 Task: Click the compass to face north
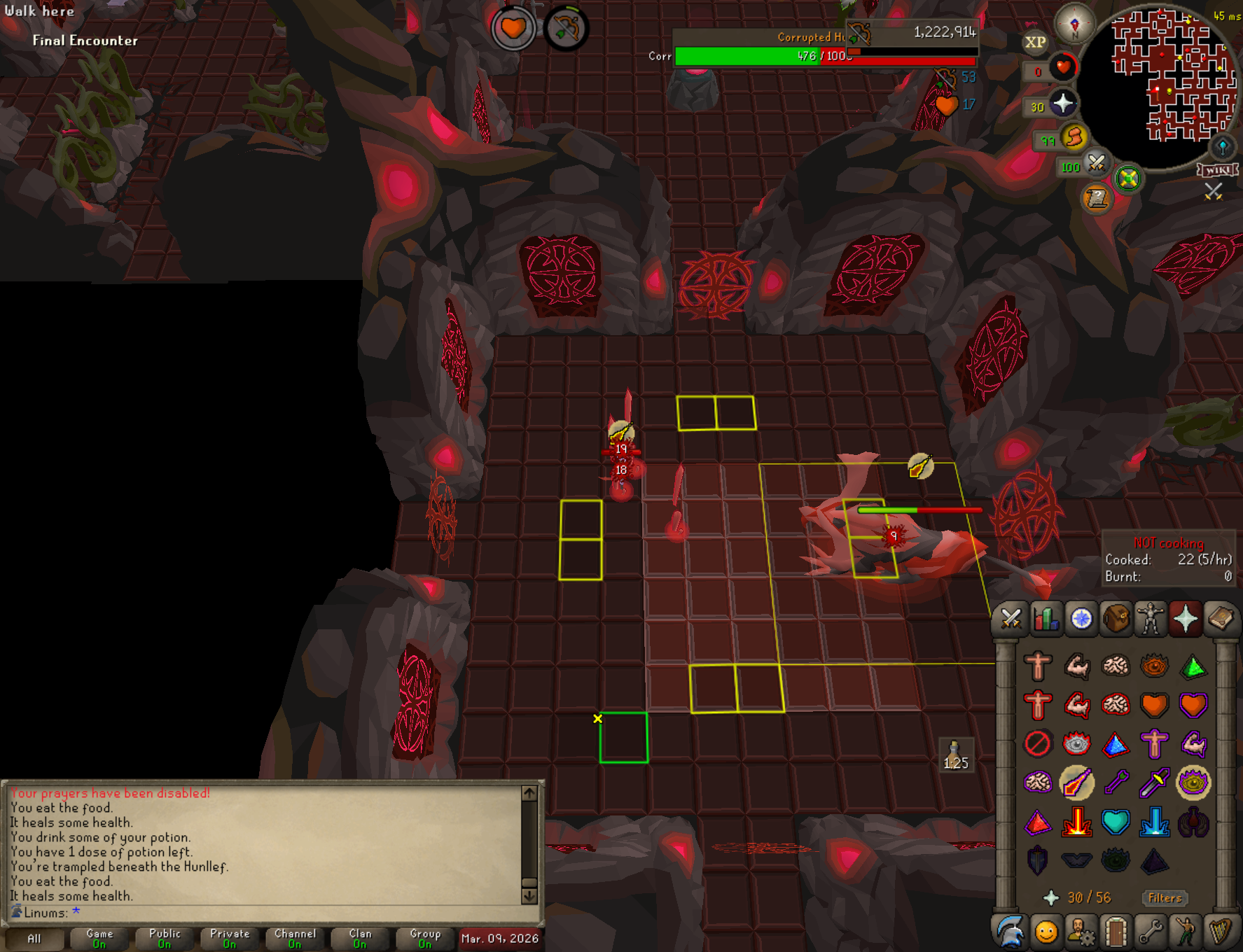1074,23
